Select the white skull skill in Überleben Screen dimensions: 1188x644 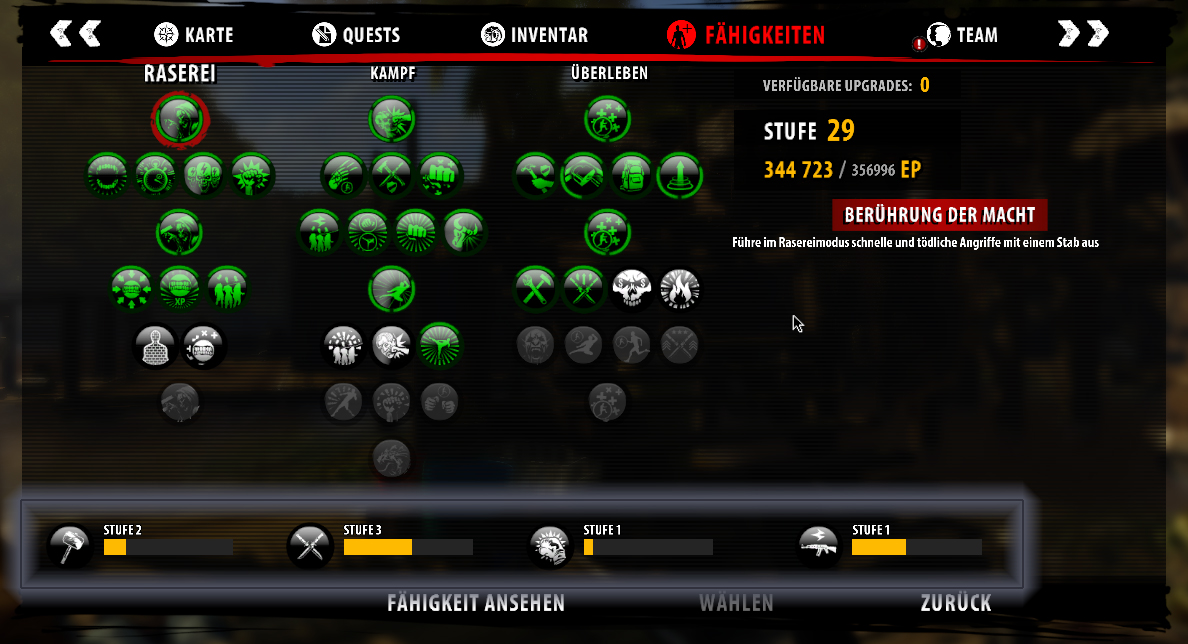coord(631,289)
